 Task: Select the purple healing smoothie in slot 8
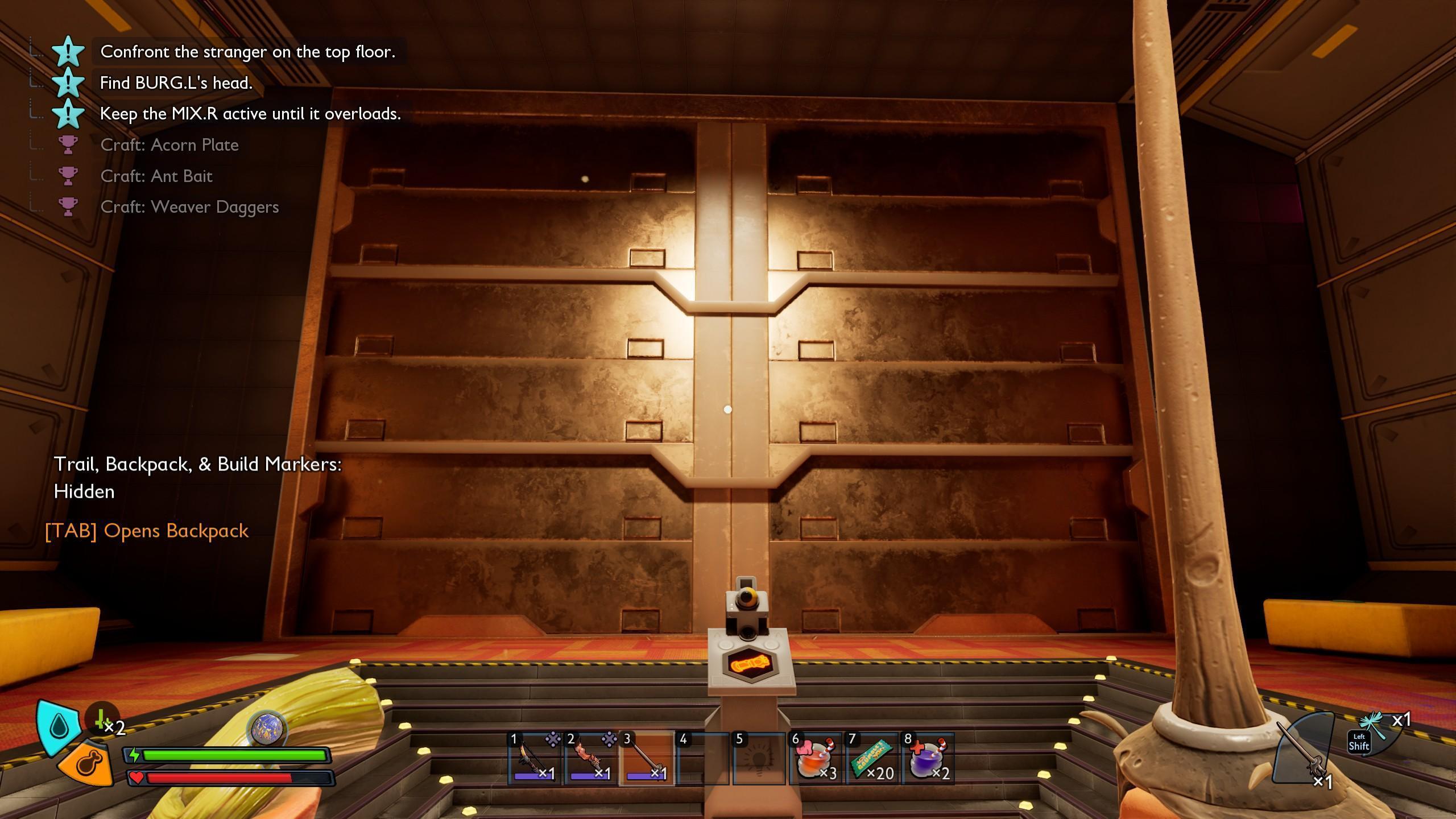[x=927, y=758]
